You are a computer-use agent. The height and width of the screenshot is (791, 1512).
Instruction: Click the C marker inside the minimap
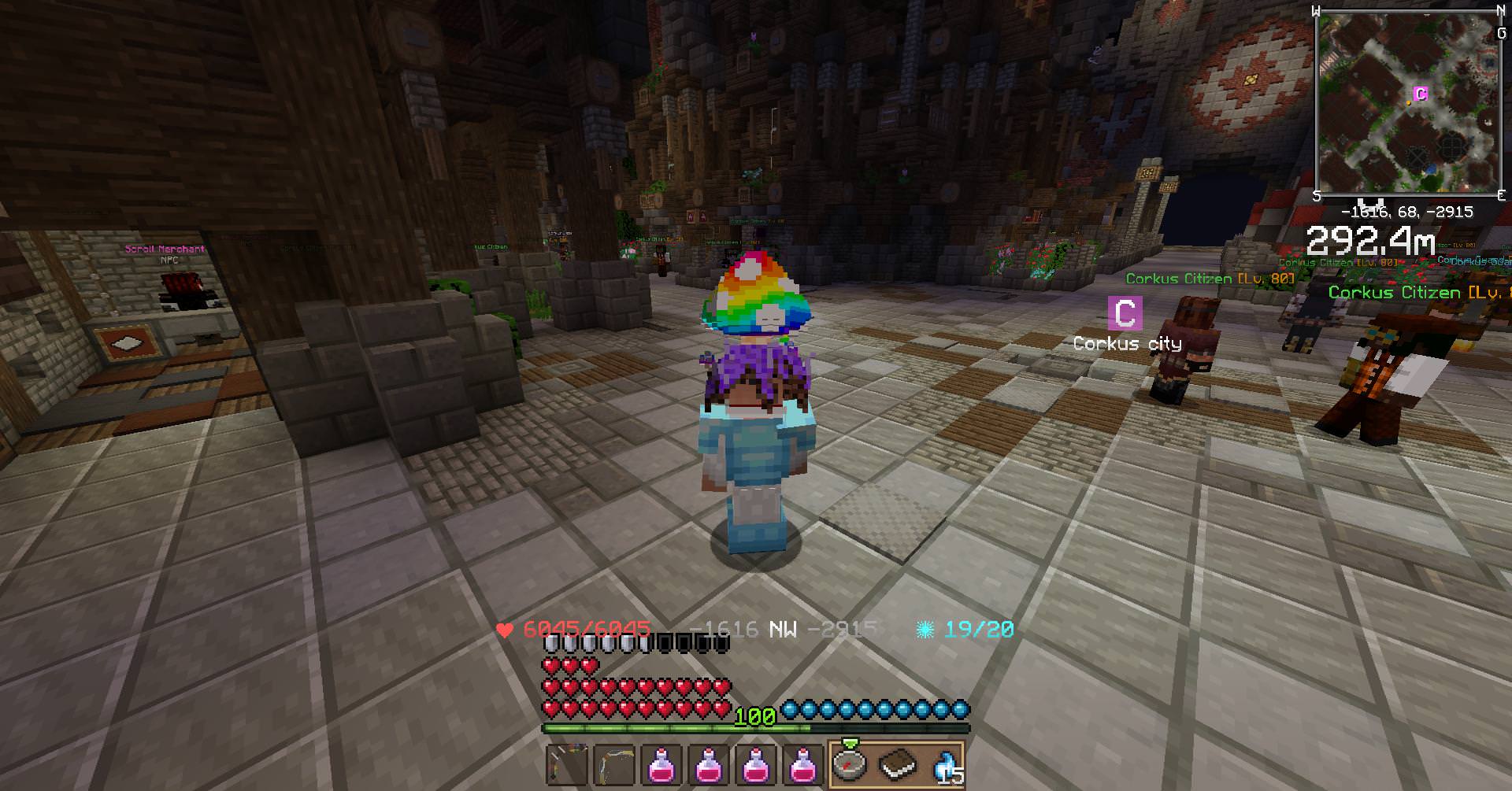1421,92
